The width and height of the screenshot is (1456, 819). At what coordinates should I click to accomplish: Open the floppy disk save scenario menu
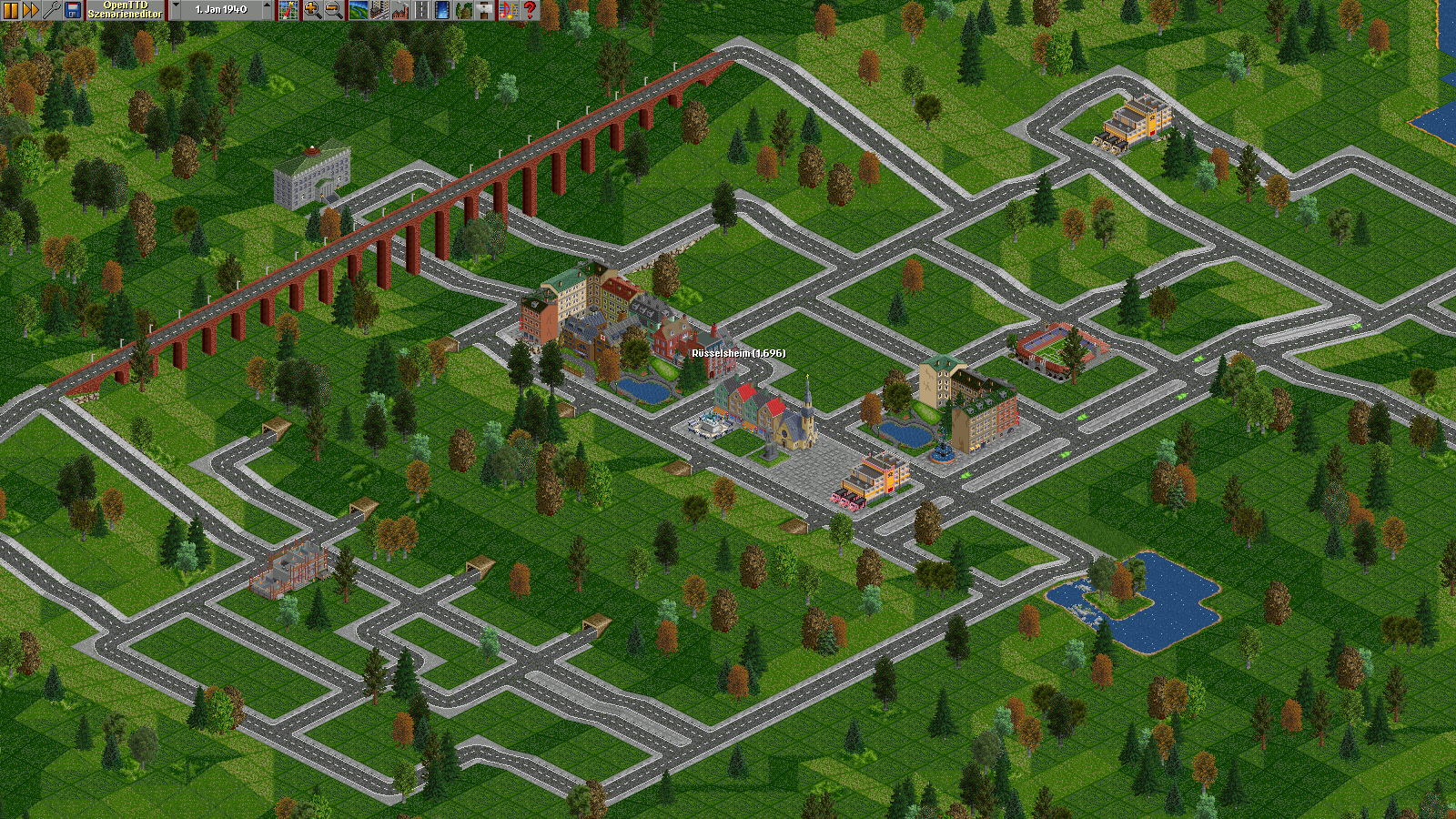tap(73, 10)
